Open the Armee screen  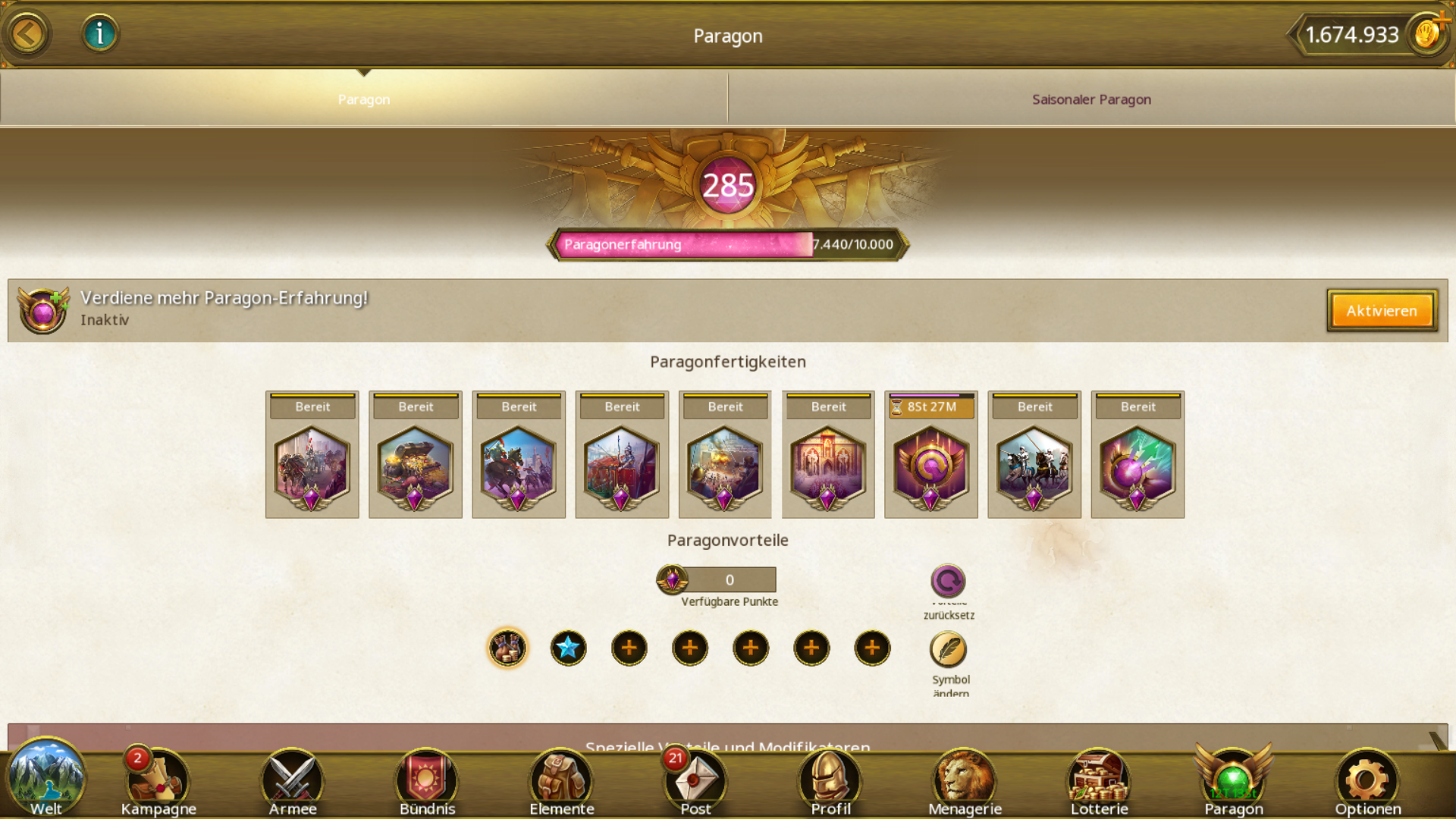coord(293,783)
